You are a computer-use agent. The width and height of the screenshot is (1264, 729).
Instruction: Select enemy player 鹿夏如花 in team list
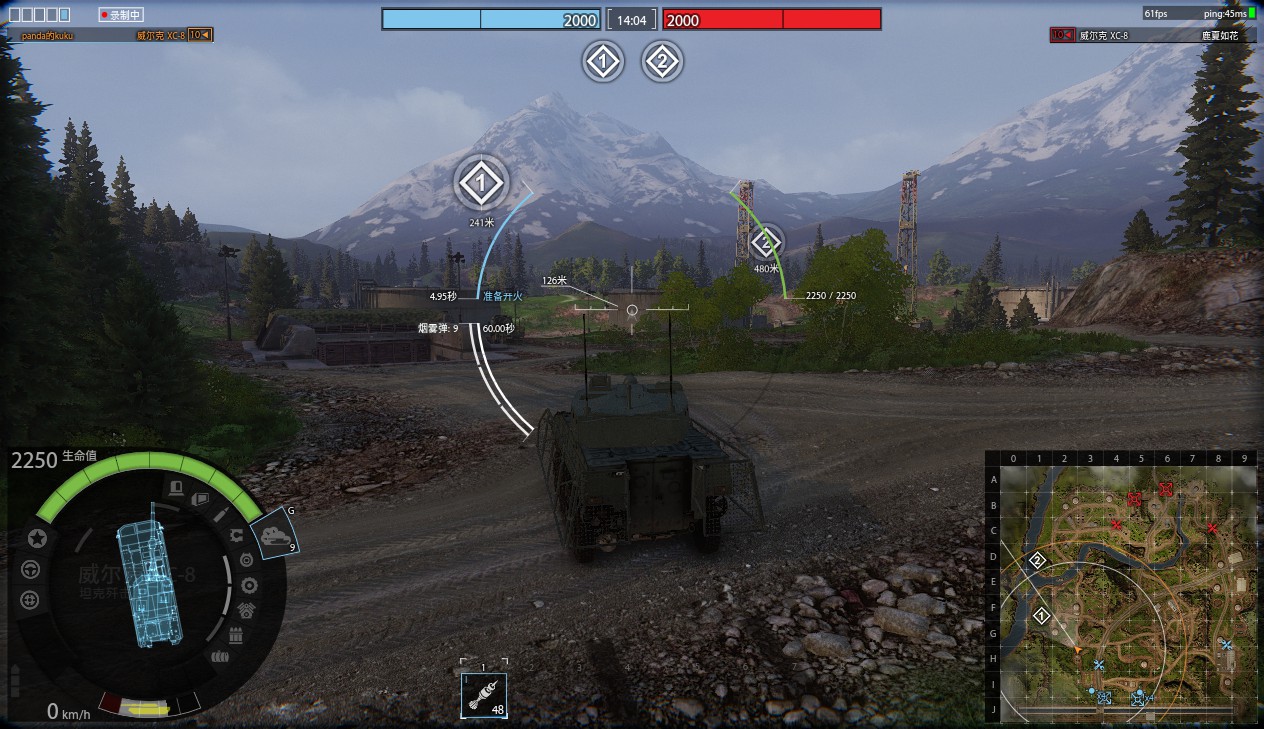pyautogui.click(x=1219, y=35)
